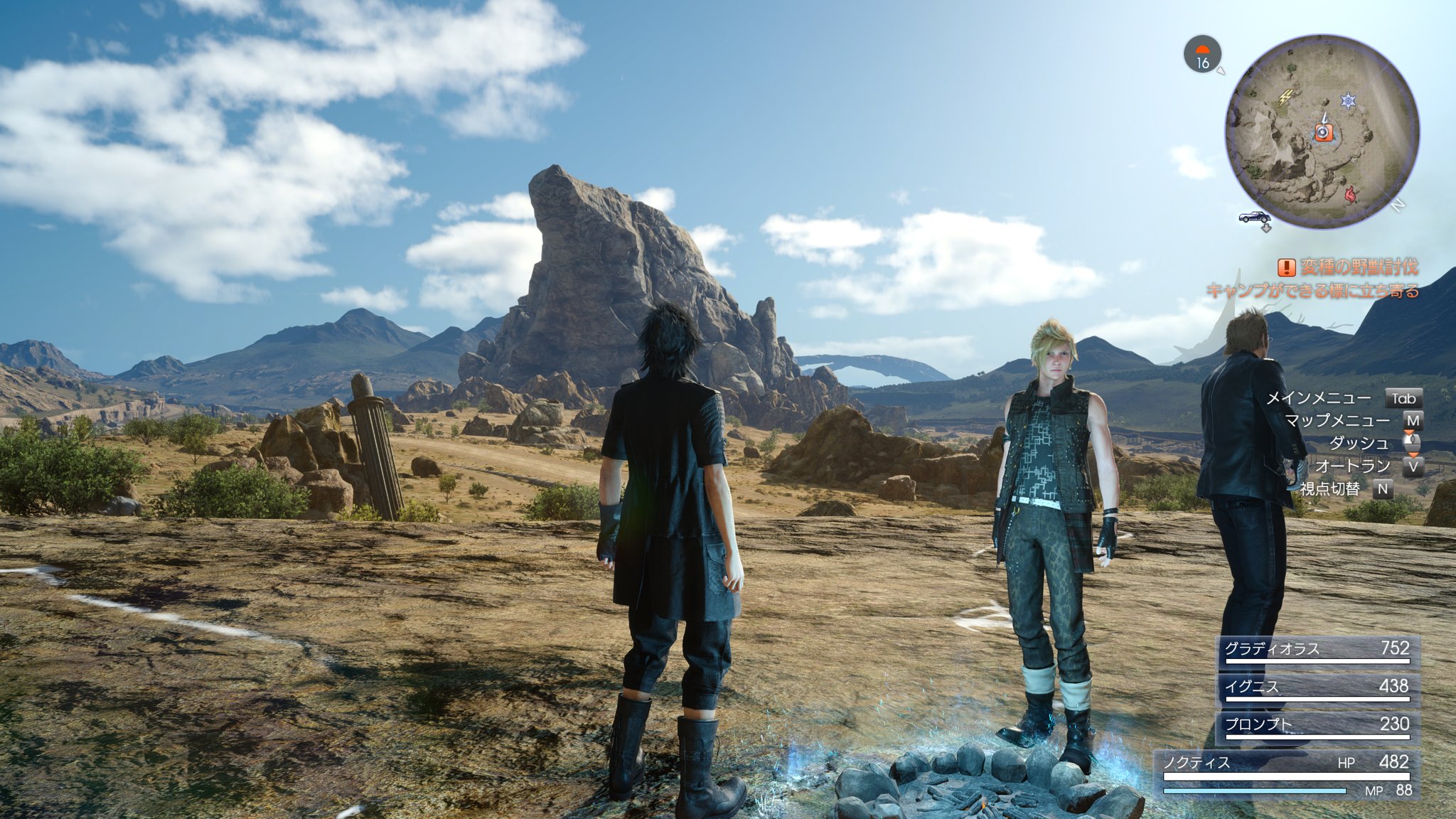Expand the small arrow beside the day counter
Screen dimensions: 1456x819
[x=1221, y=70]
